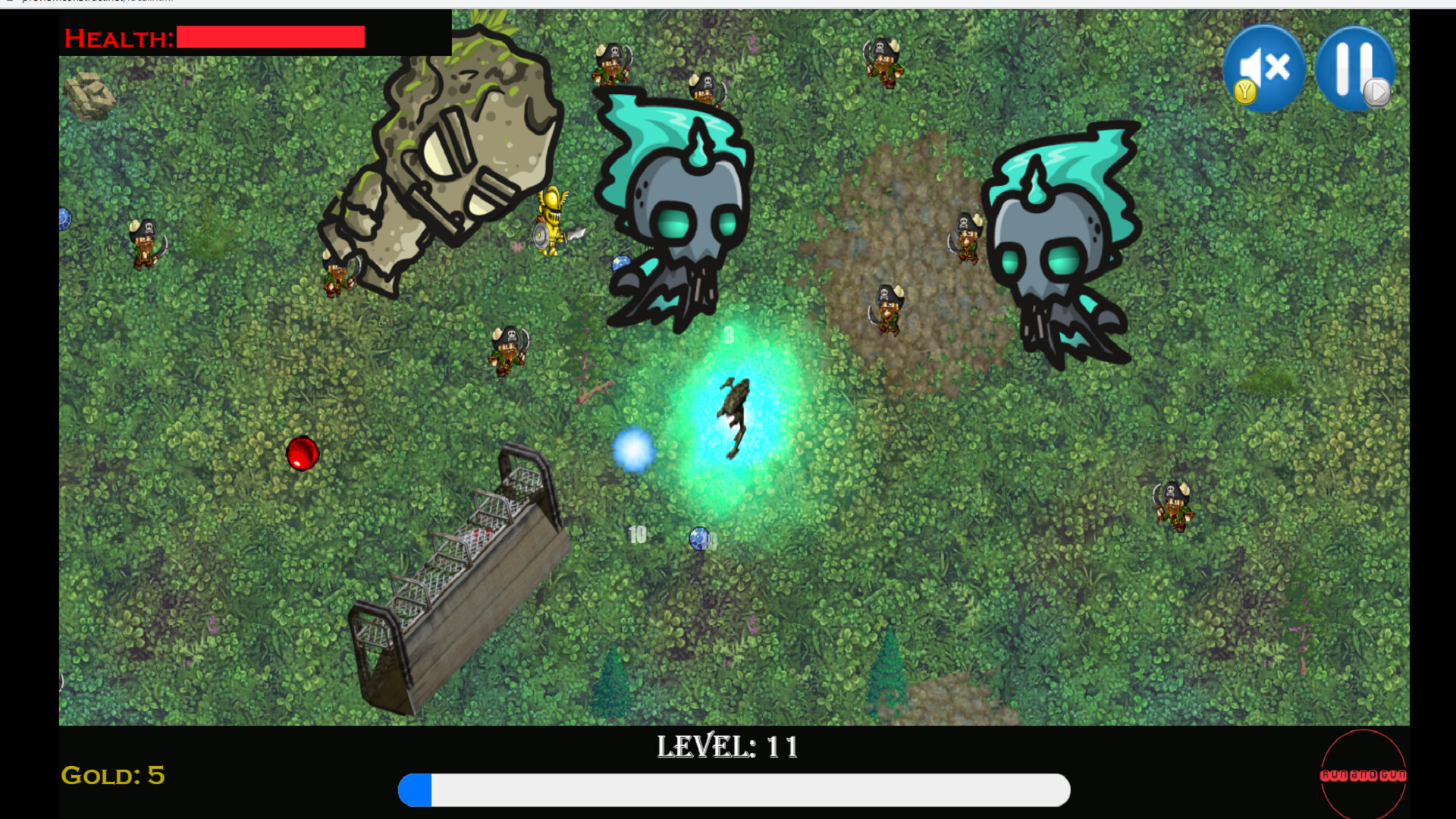Pause the game using the pause button
Screen dimensions: 1456x819
(x=1356, y=68)
